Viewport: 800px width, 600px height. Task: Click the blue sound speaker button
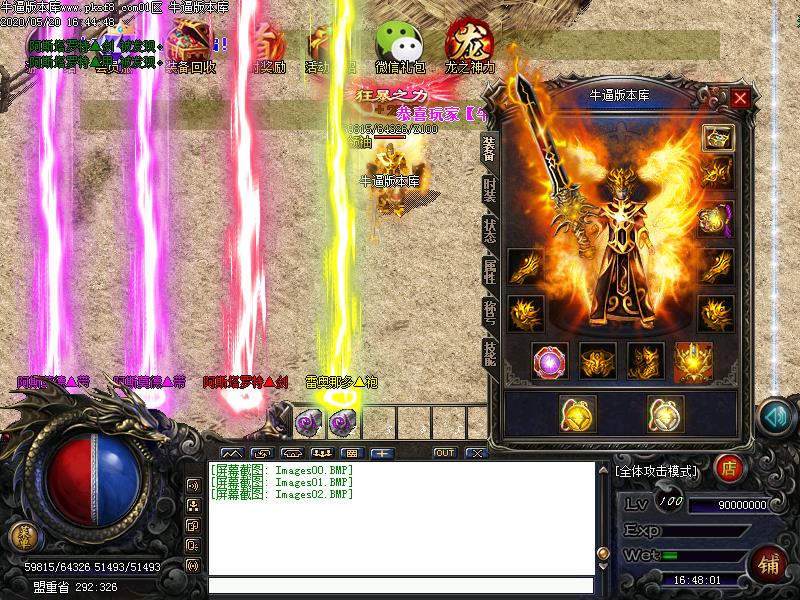[774, 417]
